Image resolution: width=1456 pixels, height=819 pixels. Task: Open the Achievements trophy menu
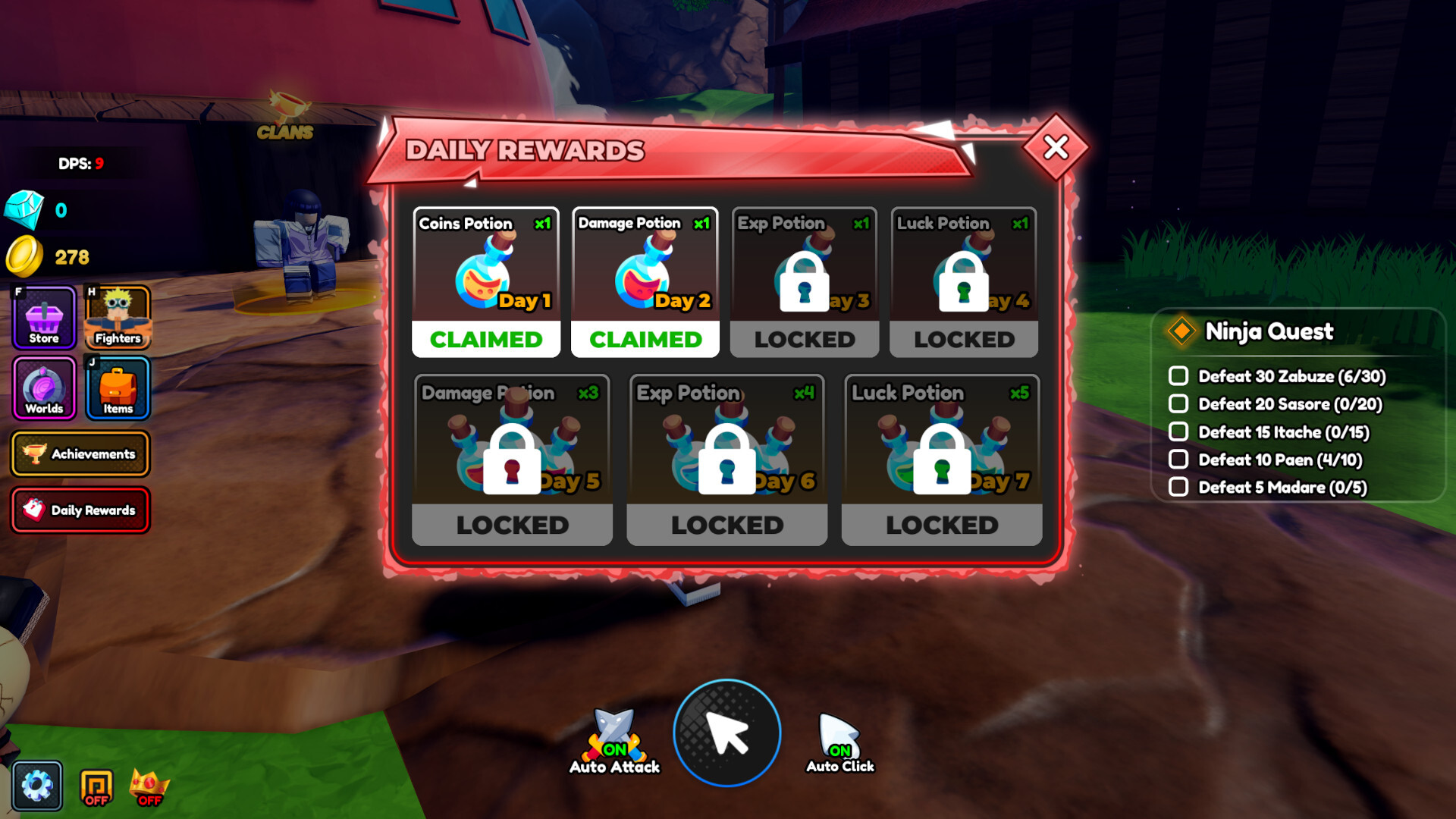point(80,453)
